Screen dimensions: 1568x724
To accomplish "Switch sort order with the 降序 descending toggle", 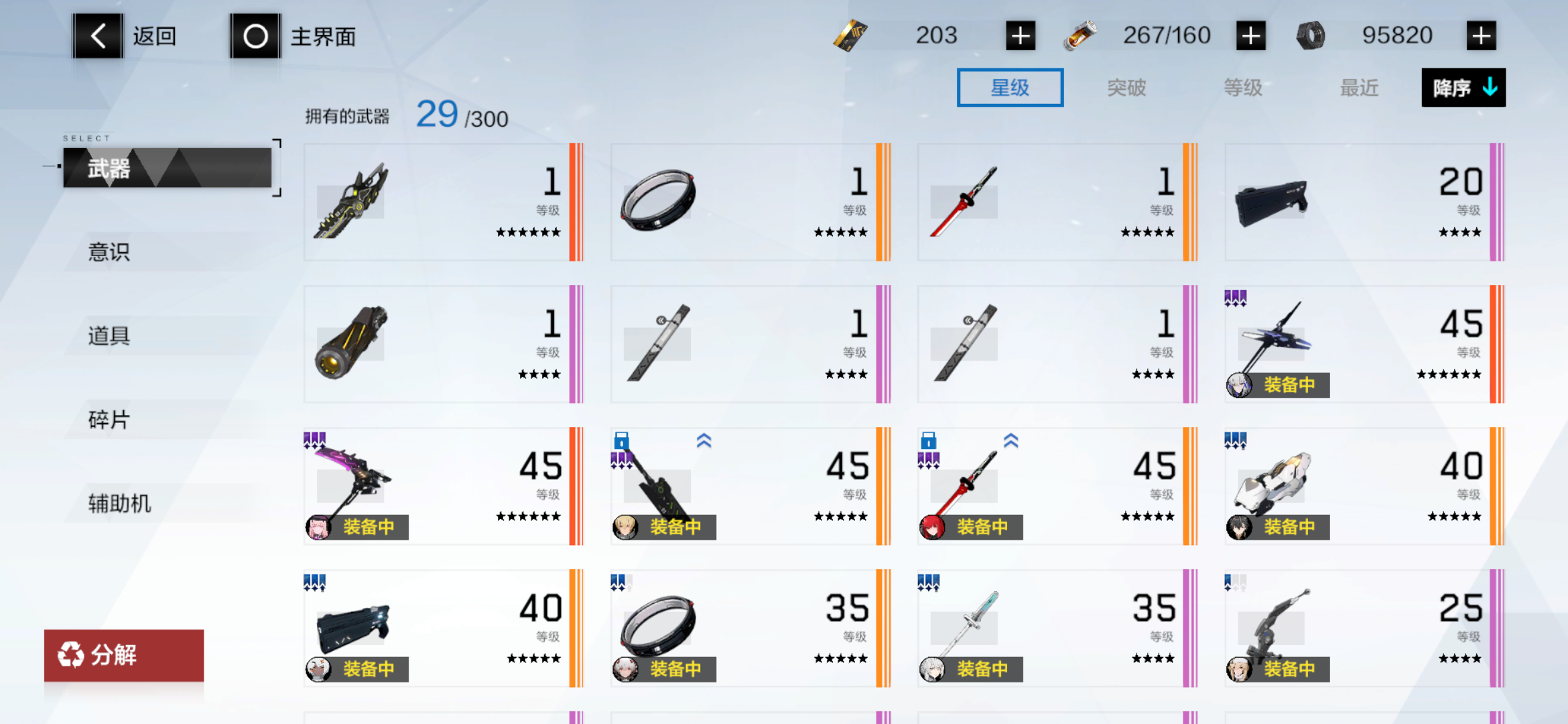I will [1463, 87].
